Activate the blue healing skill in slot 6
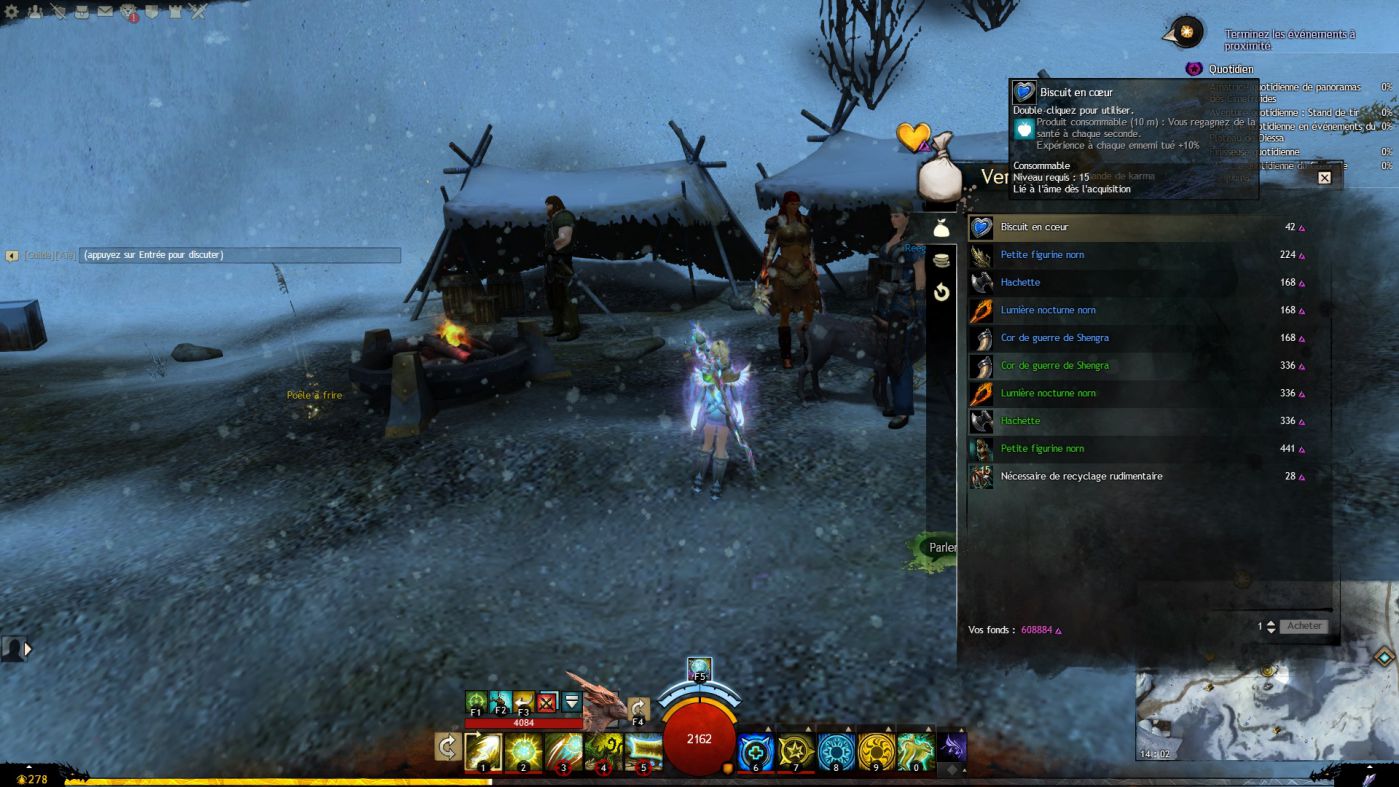This screenshot has width=1399, height=787. click(x=755, y=752)
